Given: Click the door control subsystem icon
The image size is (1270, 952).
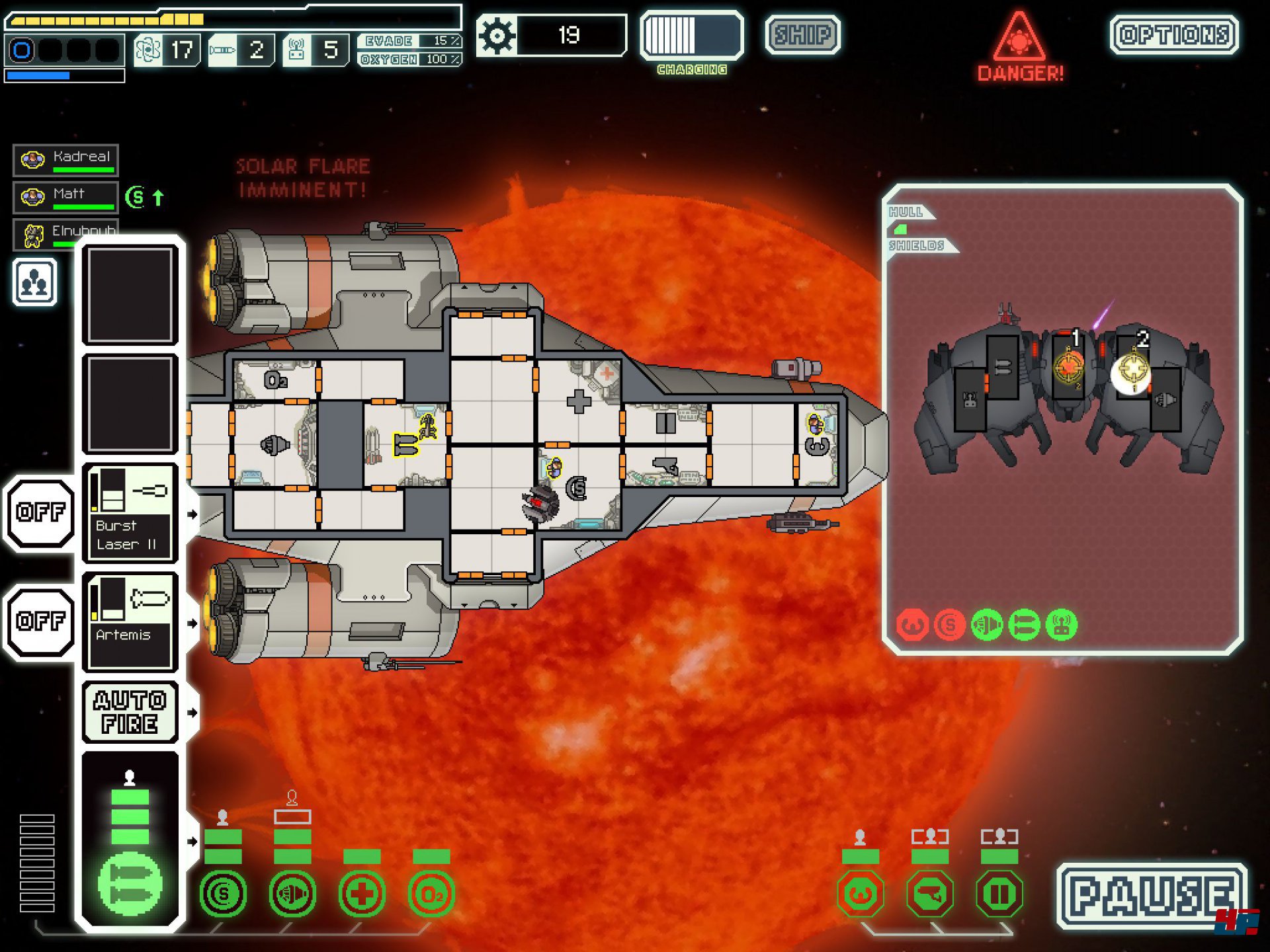Looking at the screenshot, I should click(x=999, y=894).
